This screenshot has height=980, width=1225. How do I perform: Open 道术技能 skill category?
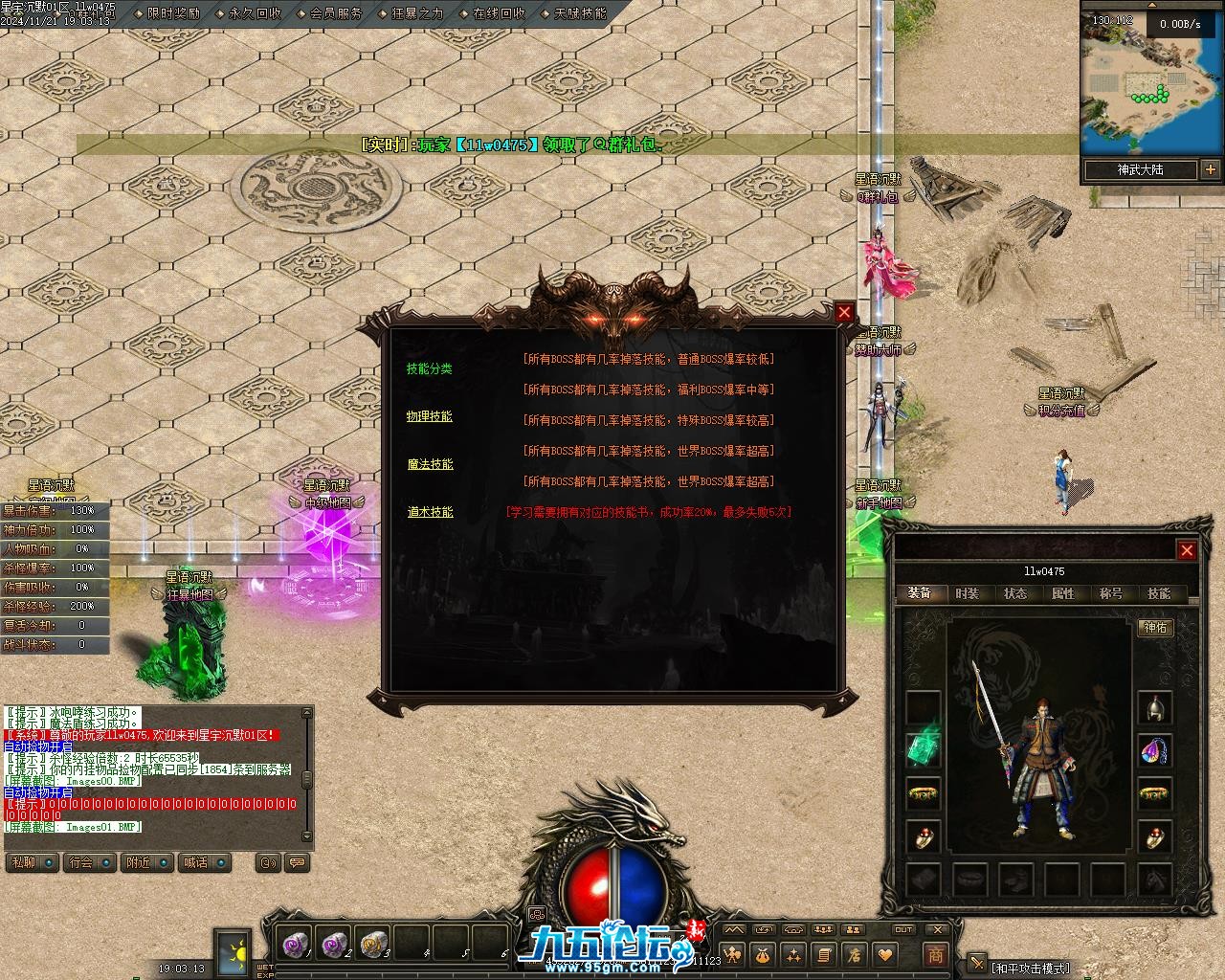(x=430, y=512)
